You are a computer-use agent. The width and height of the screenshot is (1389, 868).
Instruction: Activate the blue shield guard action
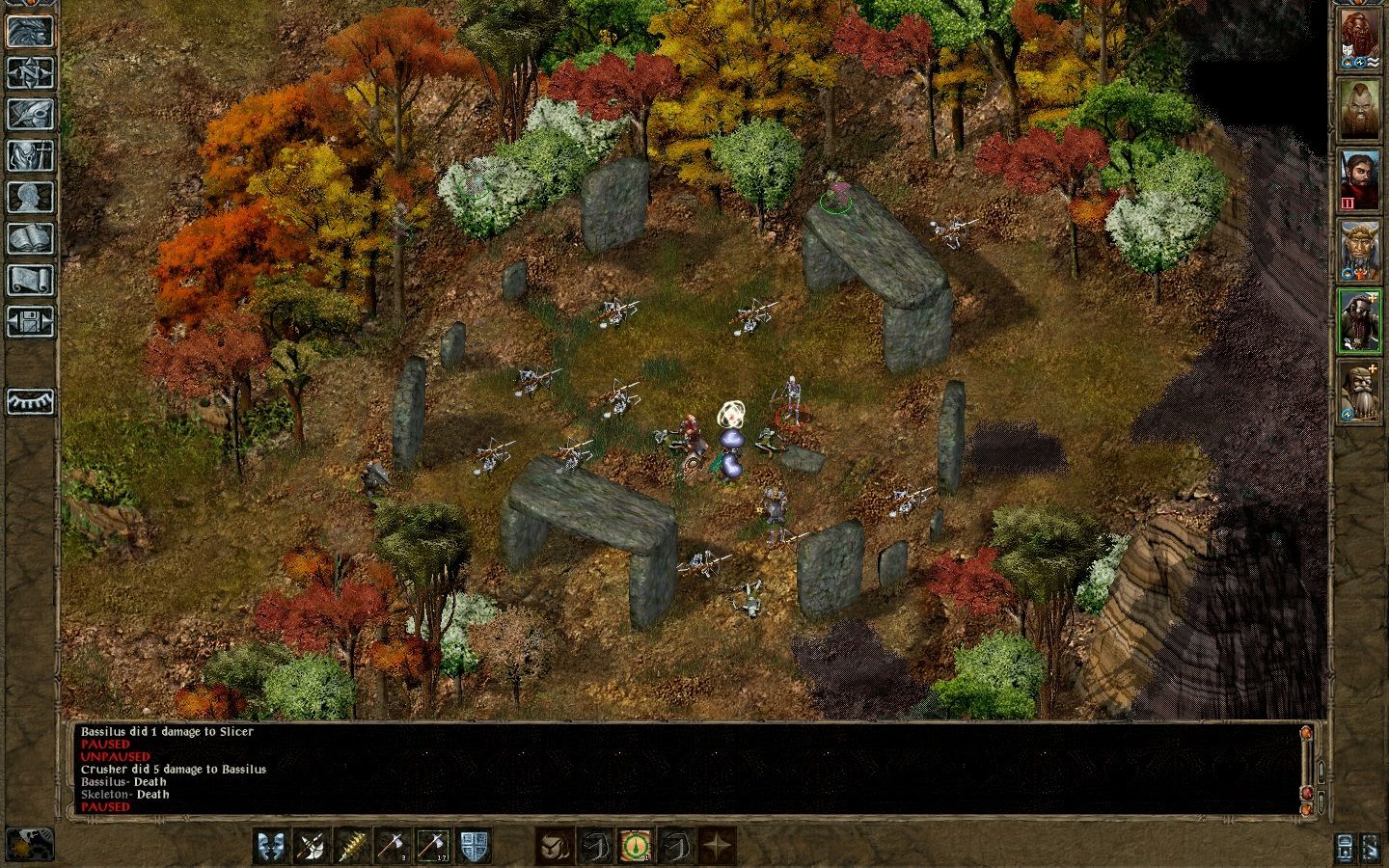[x=474, y=847]
